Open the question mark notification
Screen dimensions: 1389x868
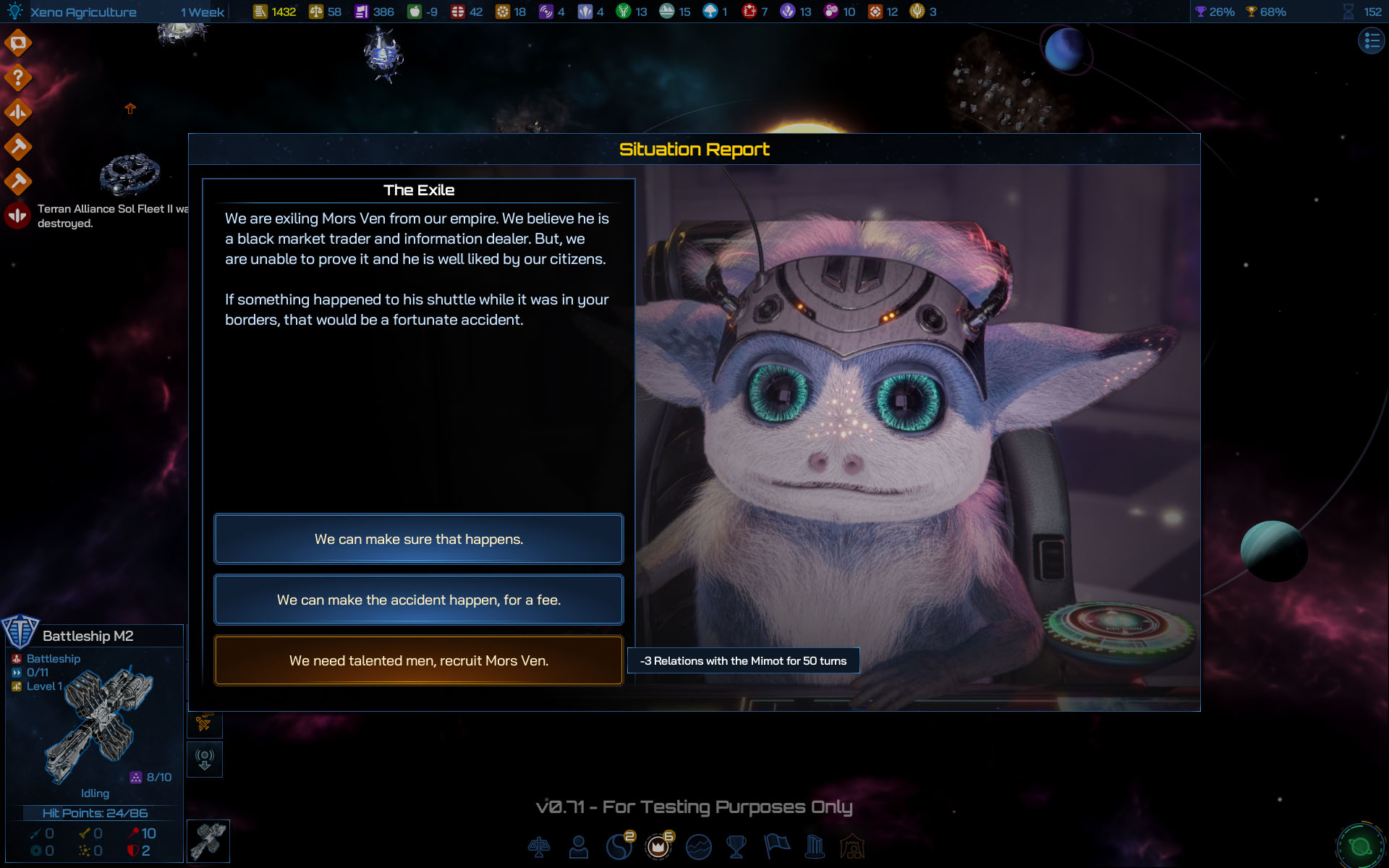(x=18, y=77)
